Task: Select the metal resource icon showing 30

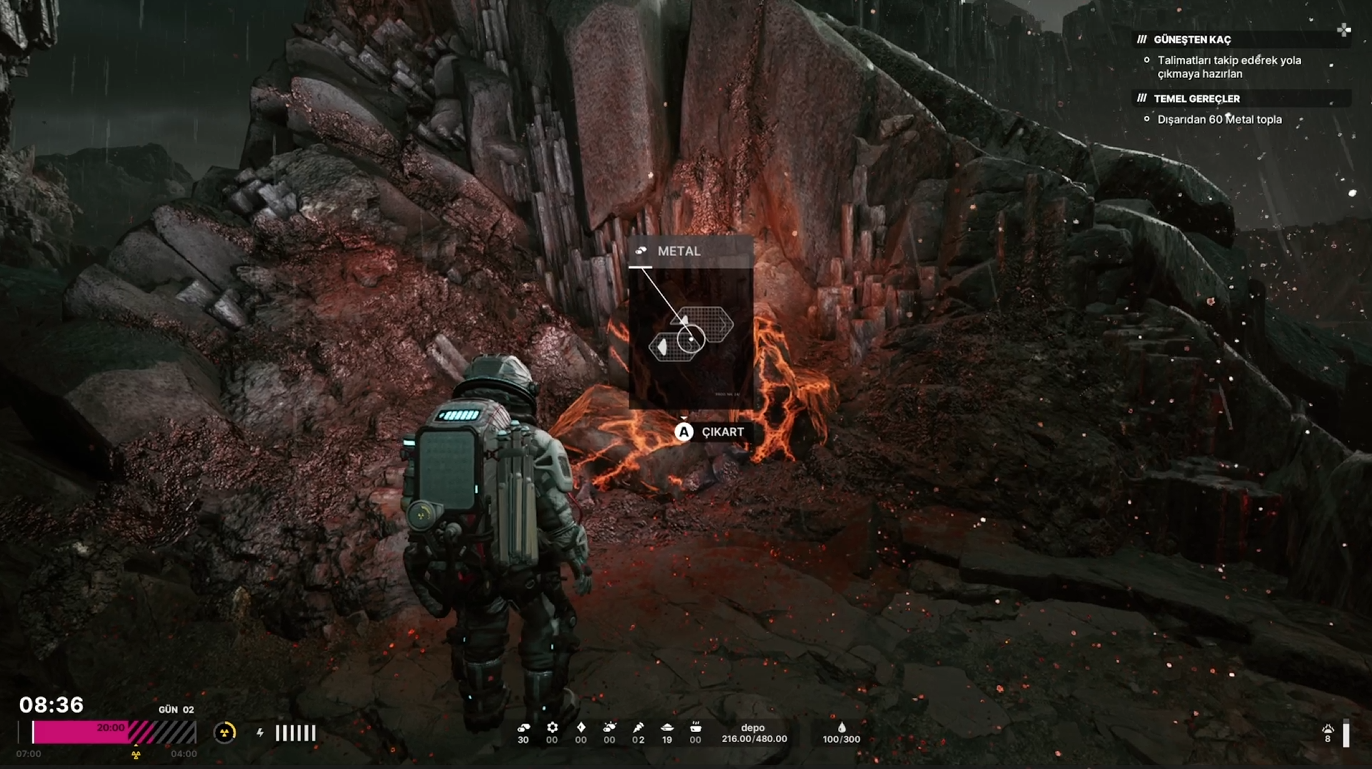Action: [x=523, y=728]
